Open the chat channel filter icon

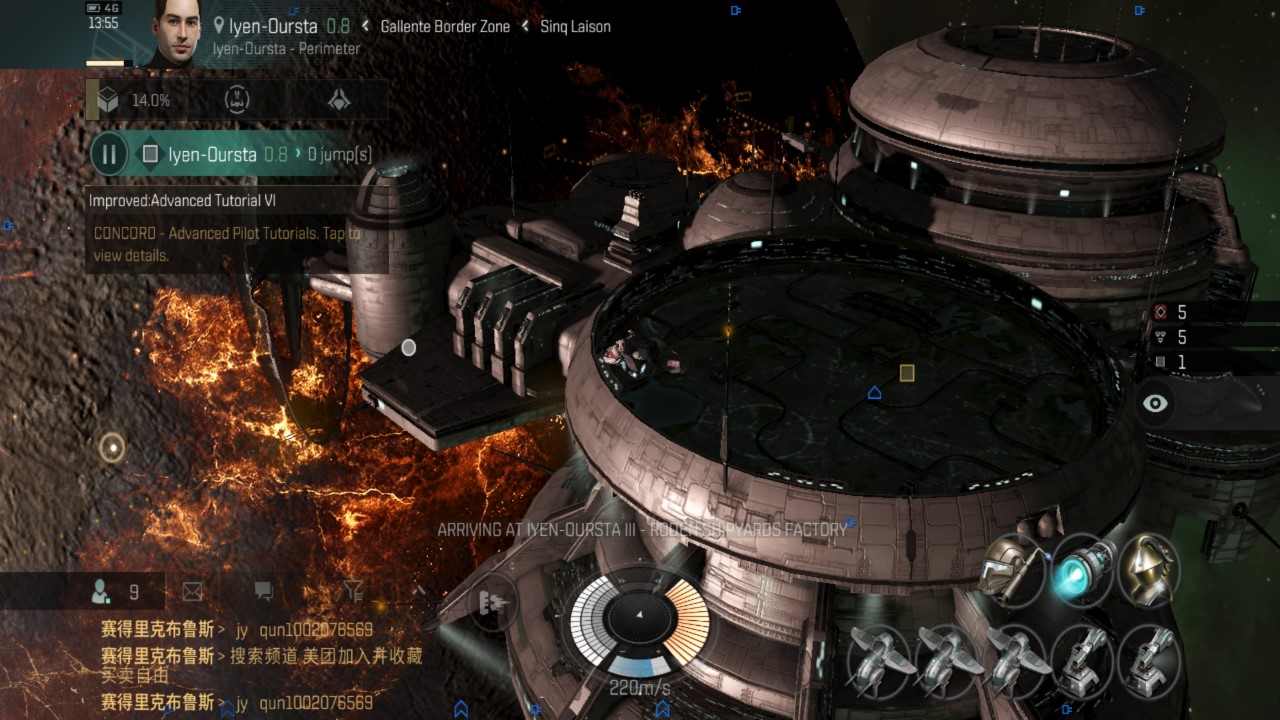tap(353, 592)
